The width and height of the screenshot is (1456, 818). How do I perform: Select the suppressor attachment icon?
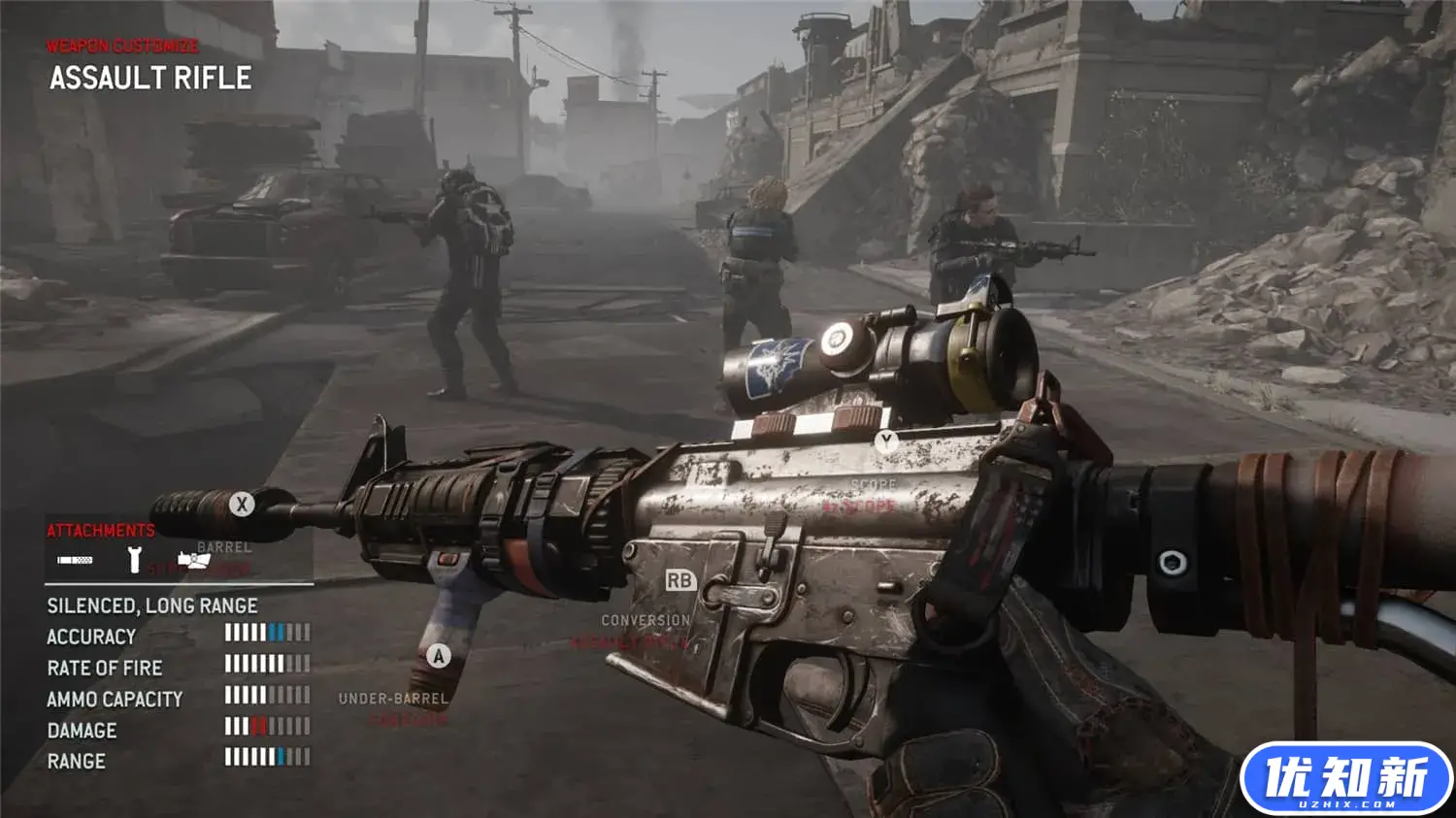tap(75, 560)
